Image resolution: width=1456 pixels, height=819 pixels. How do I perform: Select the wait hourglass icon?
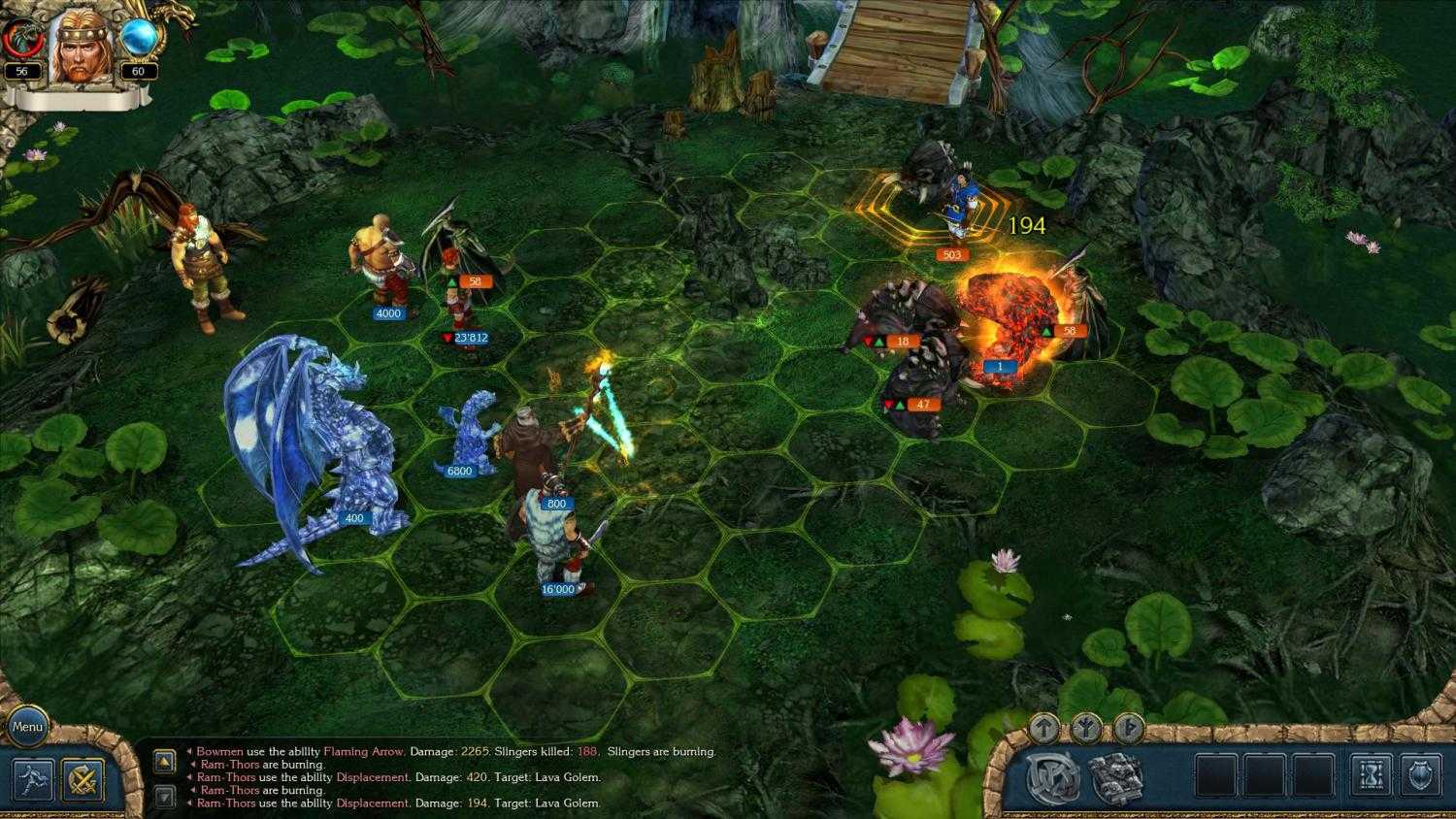1370,776
